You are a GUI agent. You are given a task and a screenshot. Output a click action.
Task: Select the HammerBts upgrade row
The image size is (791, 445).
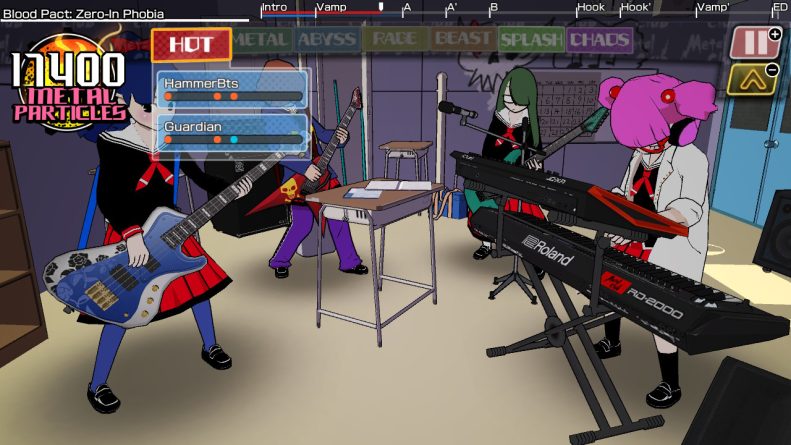coord(232,89)
